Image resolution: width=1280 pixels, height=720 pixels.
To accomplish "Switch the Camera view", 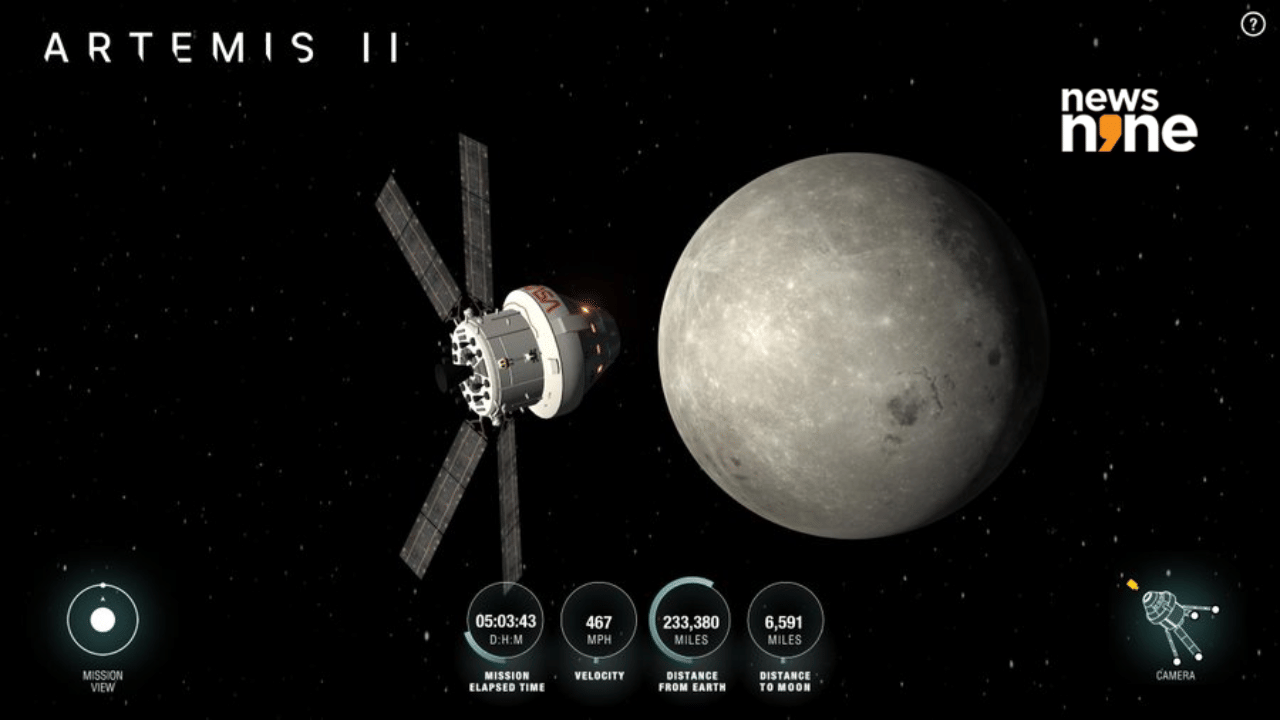I will click(x=1174, y=627).
